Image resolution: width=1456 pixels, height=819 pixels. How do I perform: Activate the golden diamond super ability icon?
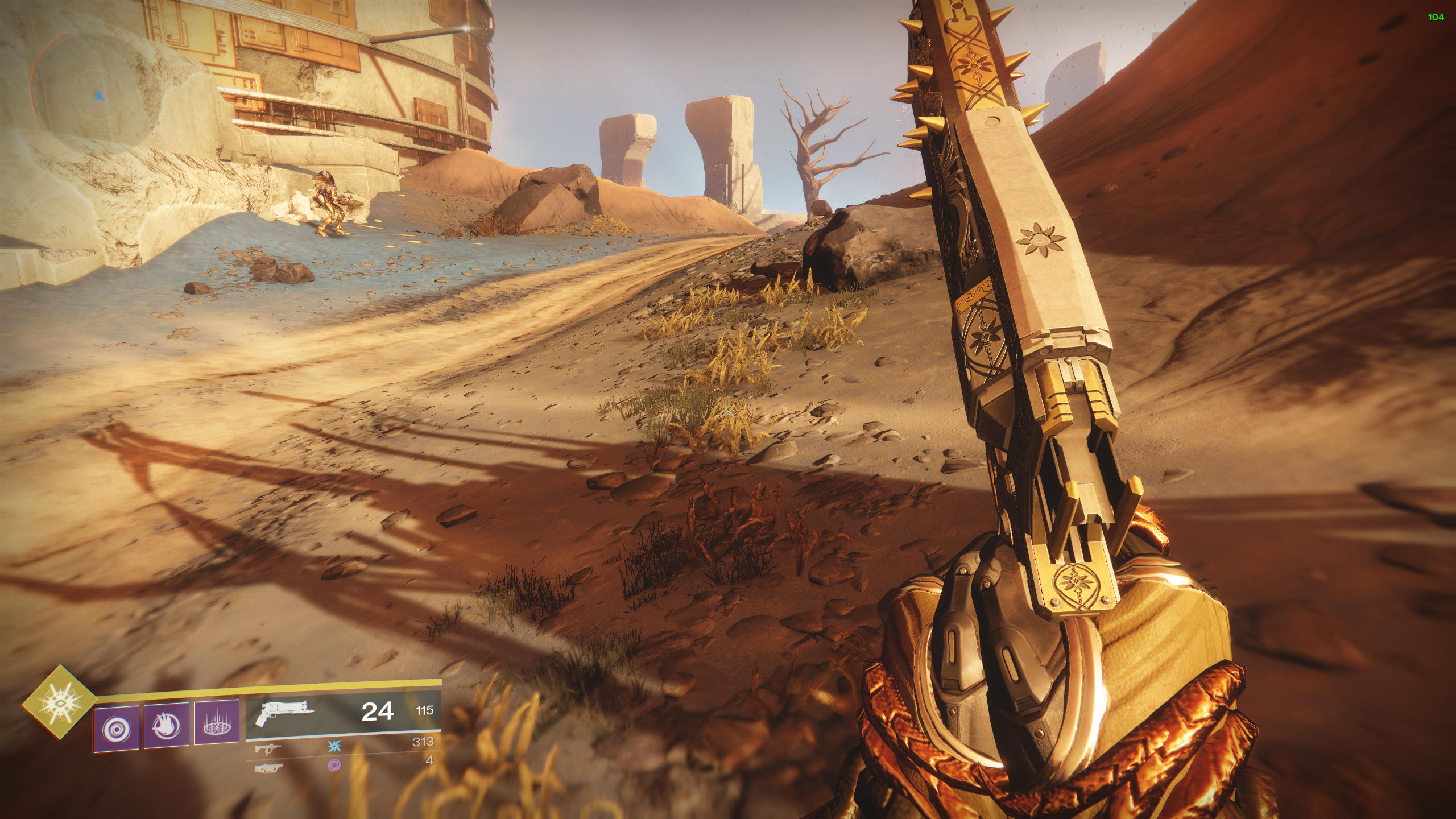(x=59, y=702)
